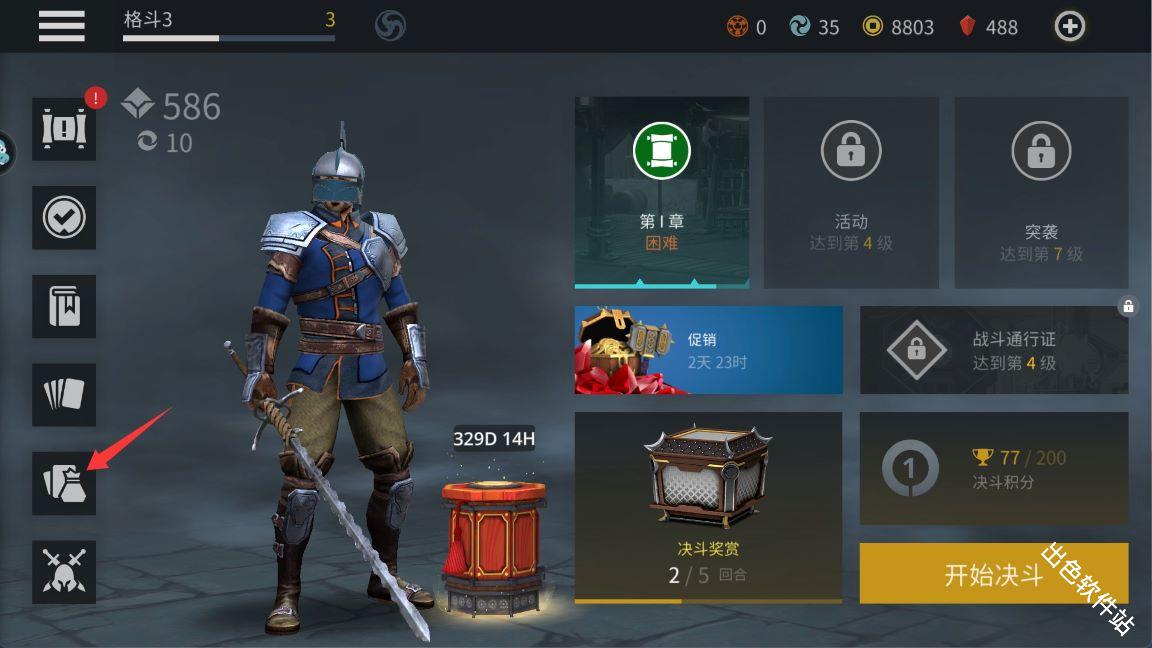Open the quest scroll with red alert
Image resolution: width=1152 pixels, height=648 pixels.
(x=64, y=129)
